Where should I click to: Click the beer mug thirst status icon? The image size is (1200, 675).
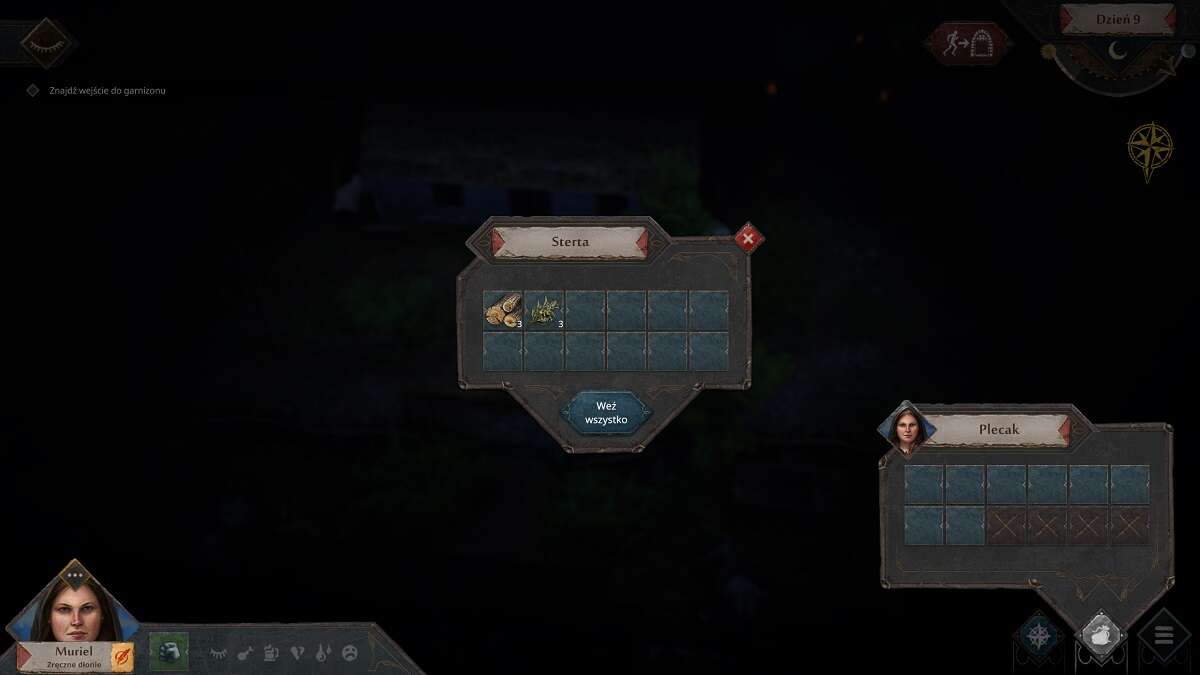(x=271, y=653)
